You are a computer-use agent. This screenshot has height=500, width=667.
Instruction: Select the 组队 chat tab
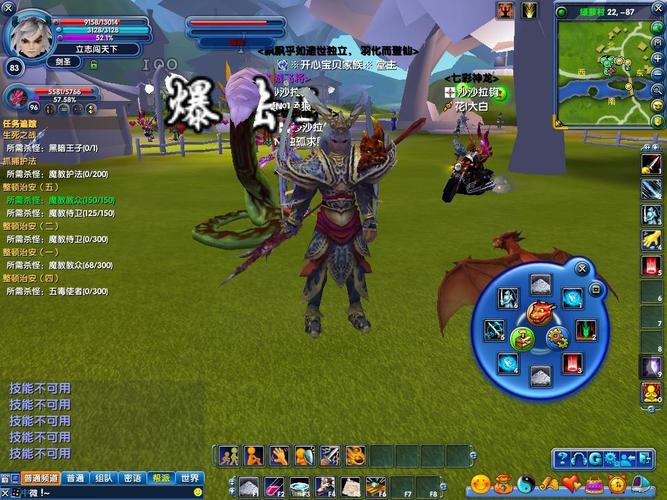coord(103,478)
